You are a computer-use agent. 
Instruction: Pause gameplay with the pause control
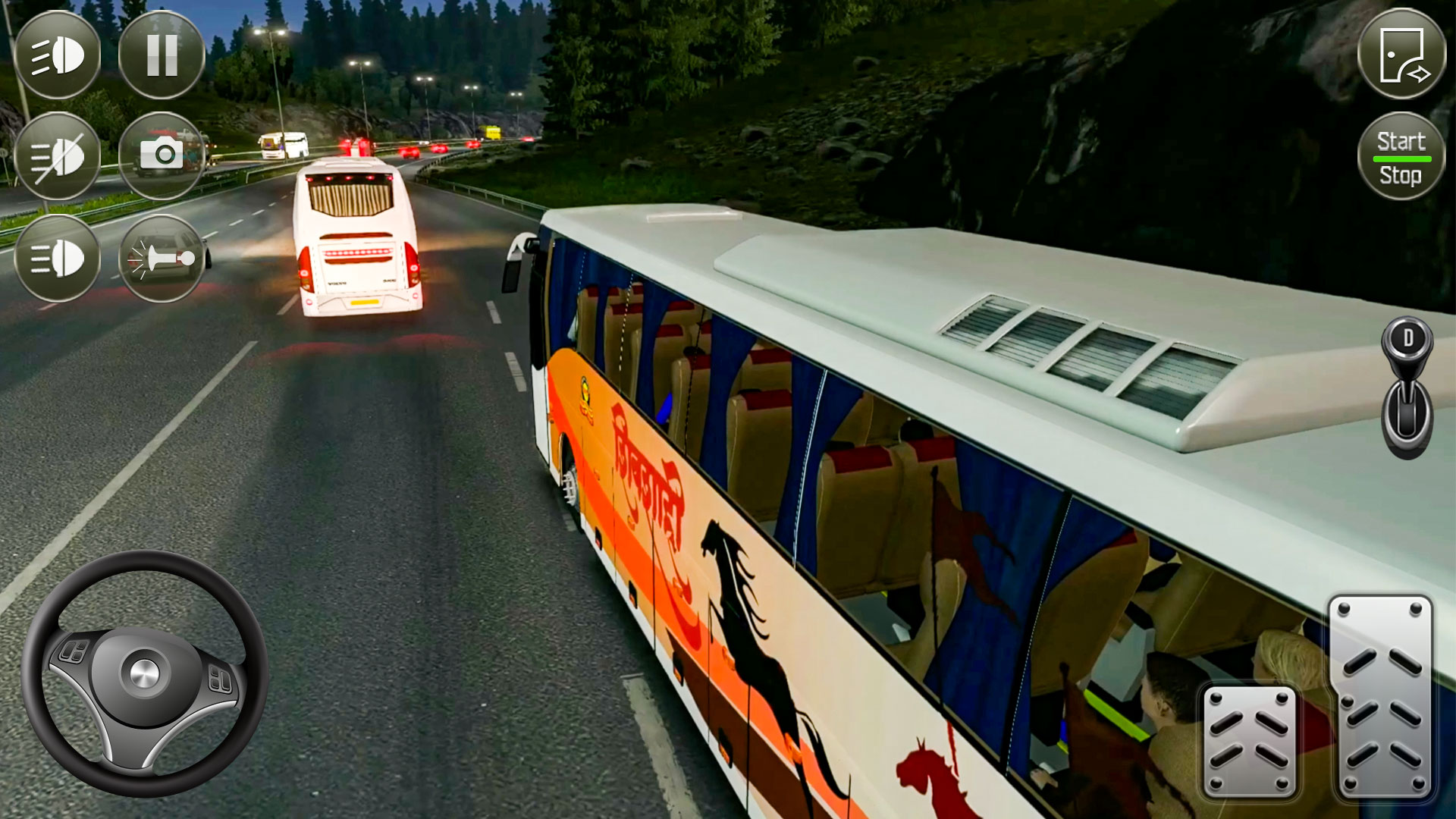click(x=159, y=53)
